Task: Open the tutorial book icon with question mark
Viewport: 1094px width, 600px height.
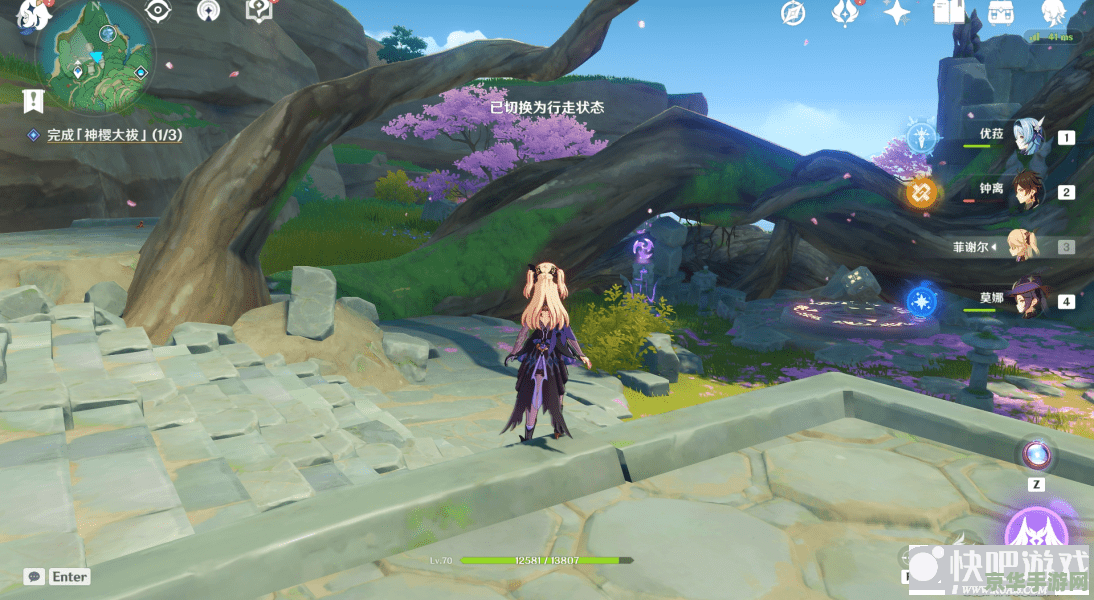Action: (258, 11)
